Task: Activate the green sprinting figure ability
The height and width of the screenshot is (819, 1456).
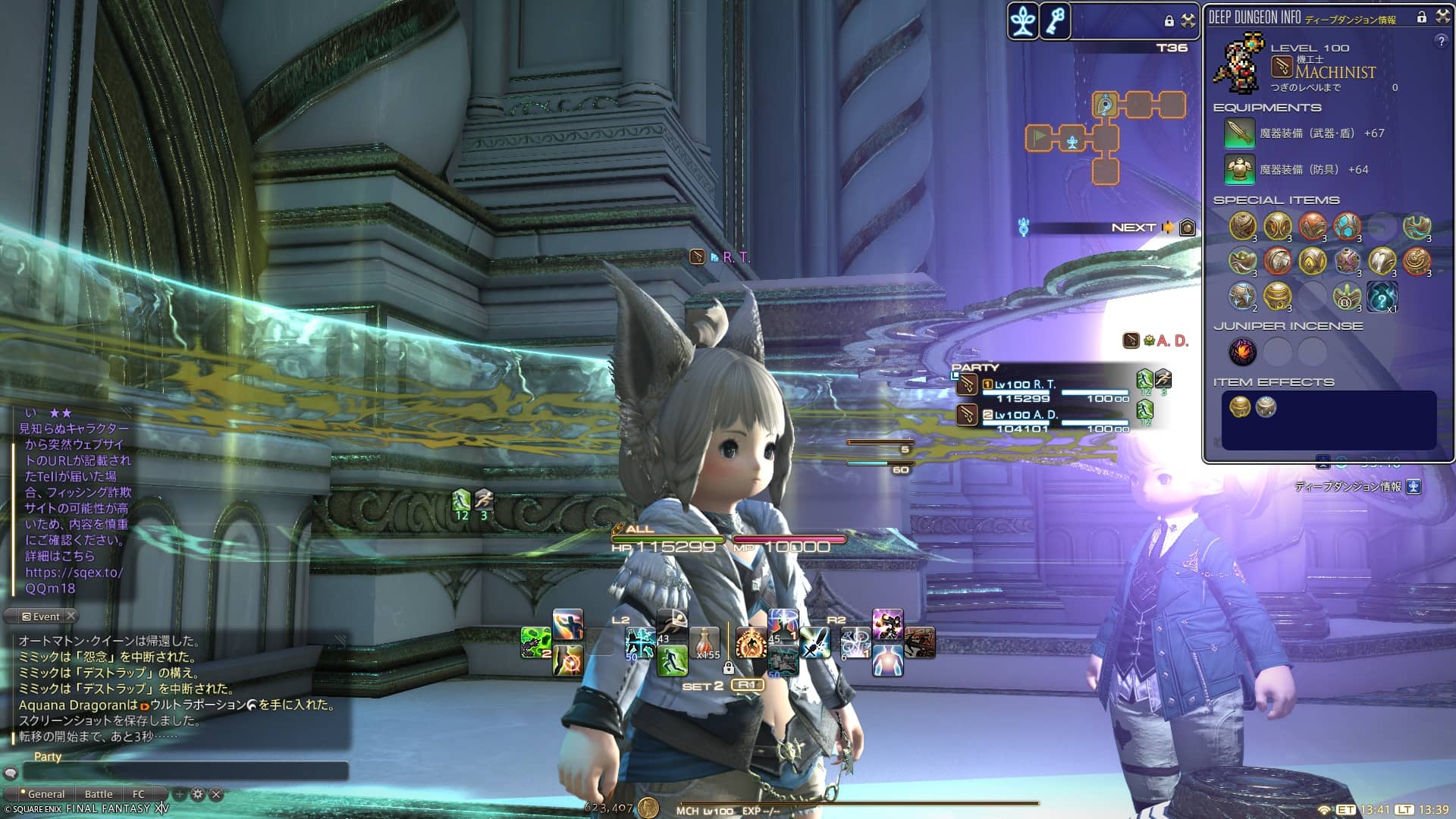Action: [x=672, y=660]
